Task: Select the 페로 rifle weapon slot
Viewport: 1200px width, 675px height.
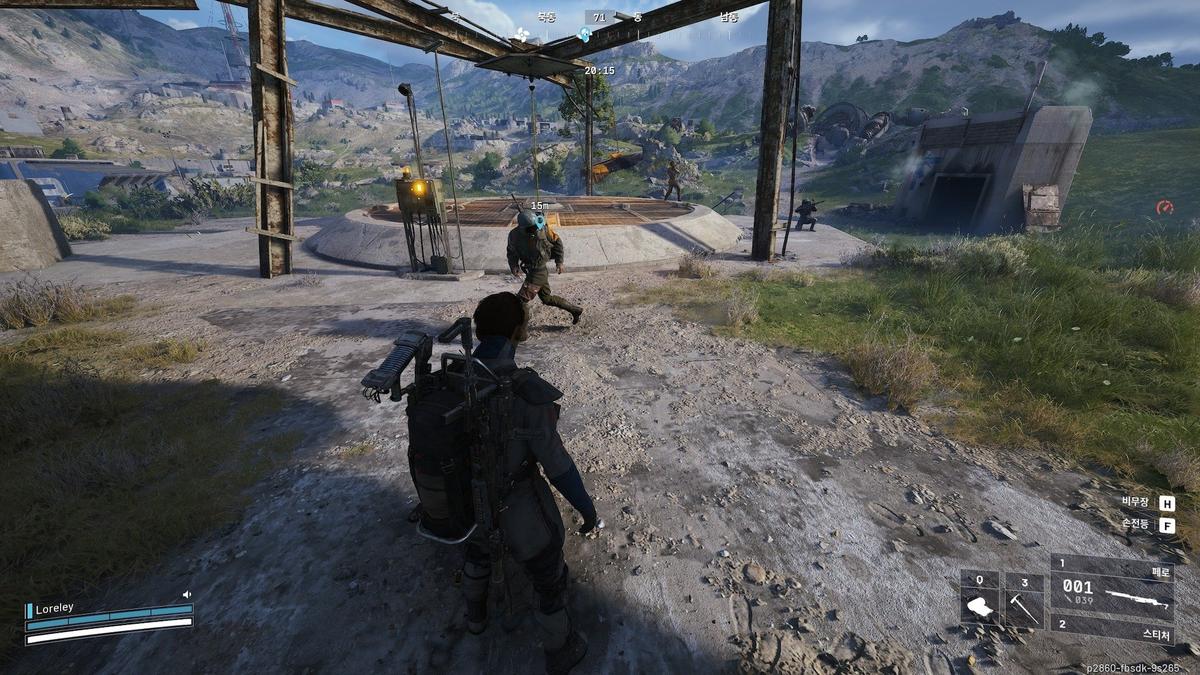Action: pos(1112,590)
